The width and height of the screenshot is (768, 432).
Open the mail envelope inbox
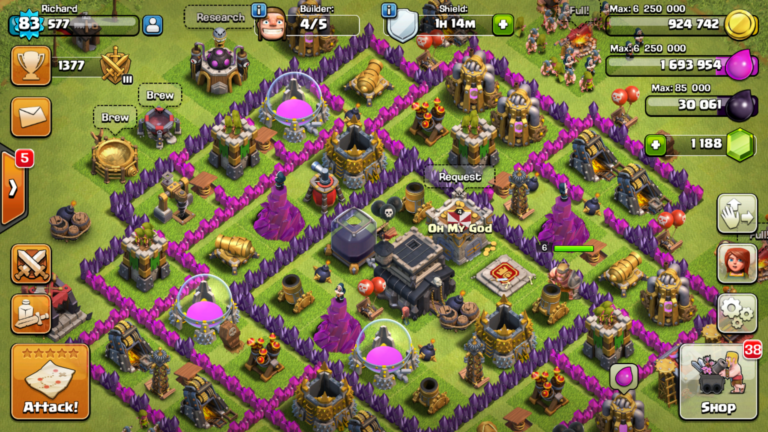(x=30, y=117)
